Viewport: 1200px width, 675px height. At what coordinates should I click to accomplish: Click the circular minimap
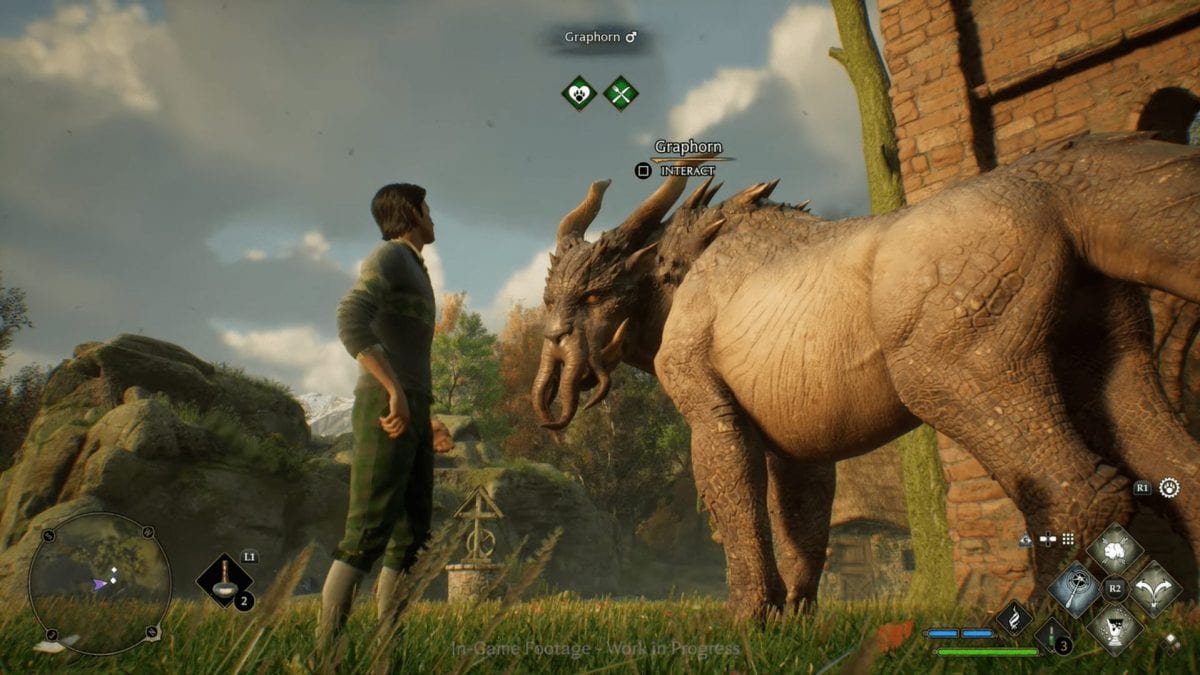(x=98, y=583)
